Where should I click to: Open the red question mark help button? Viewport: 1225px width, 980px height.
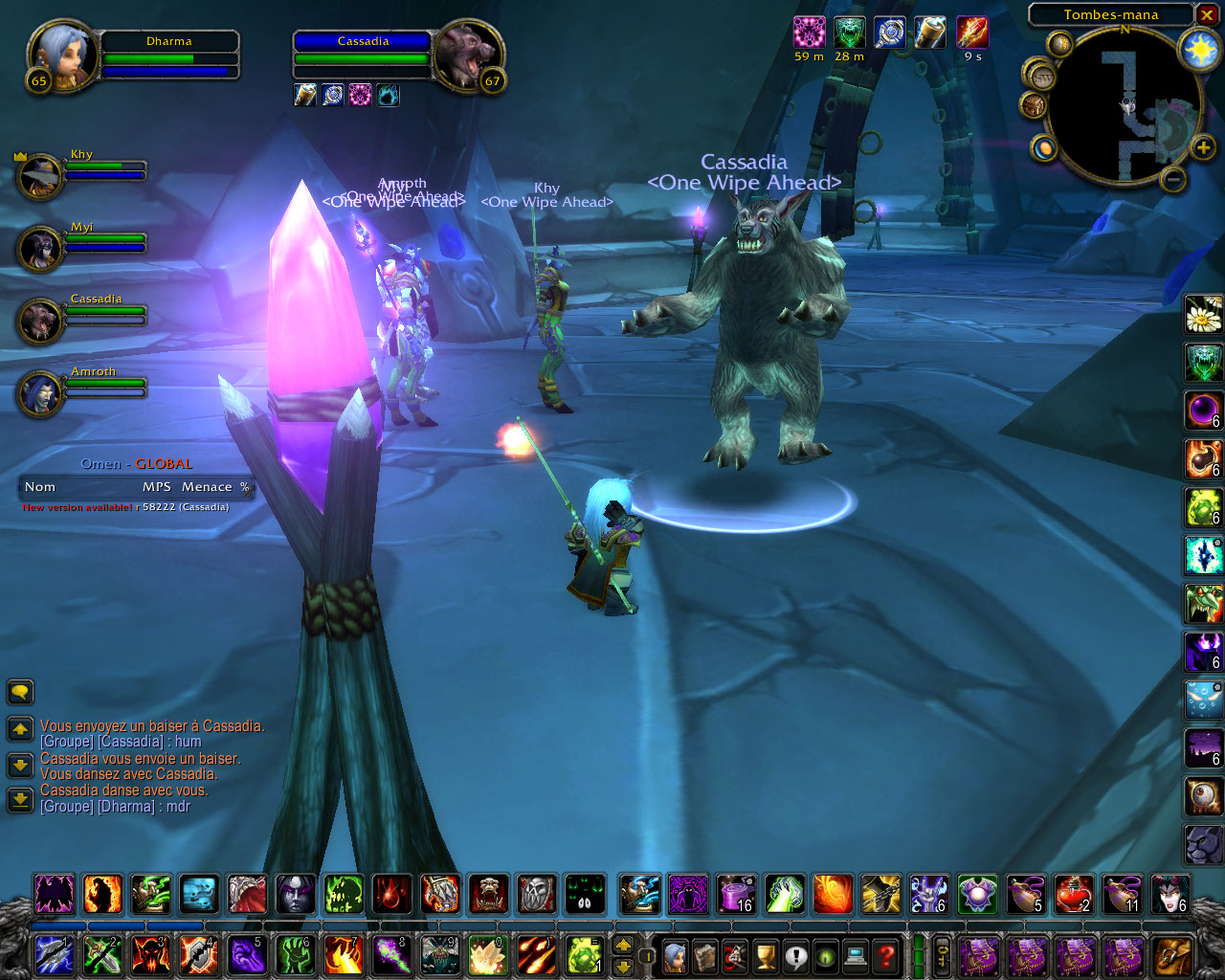(x=887, y=955)
